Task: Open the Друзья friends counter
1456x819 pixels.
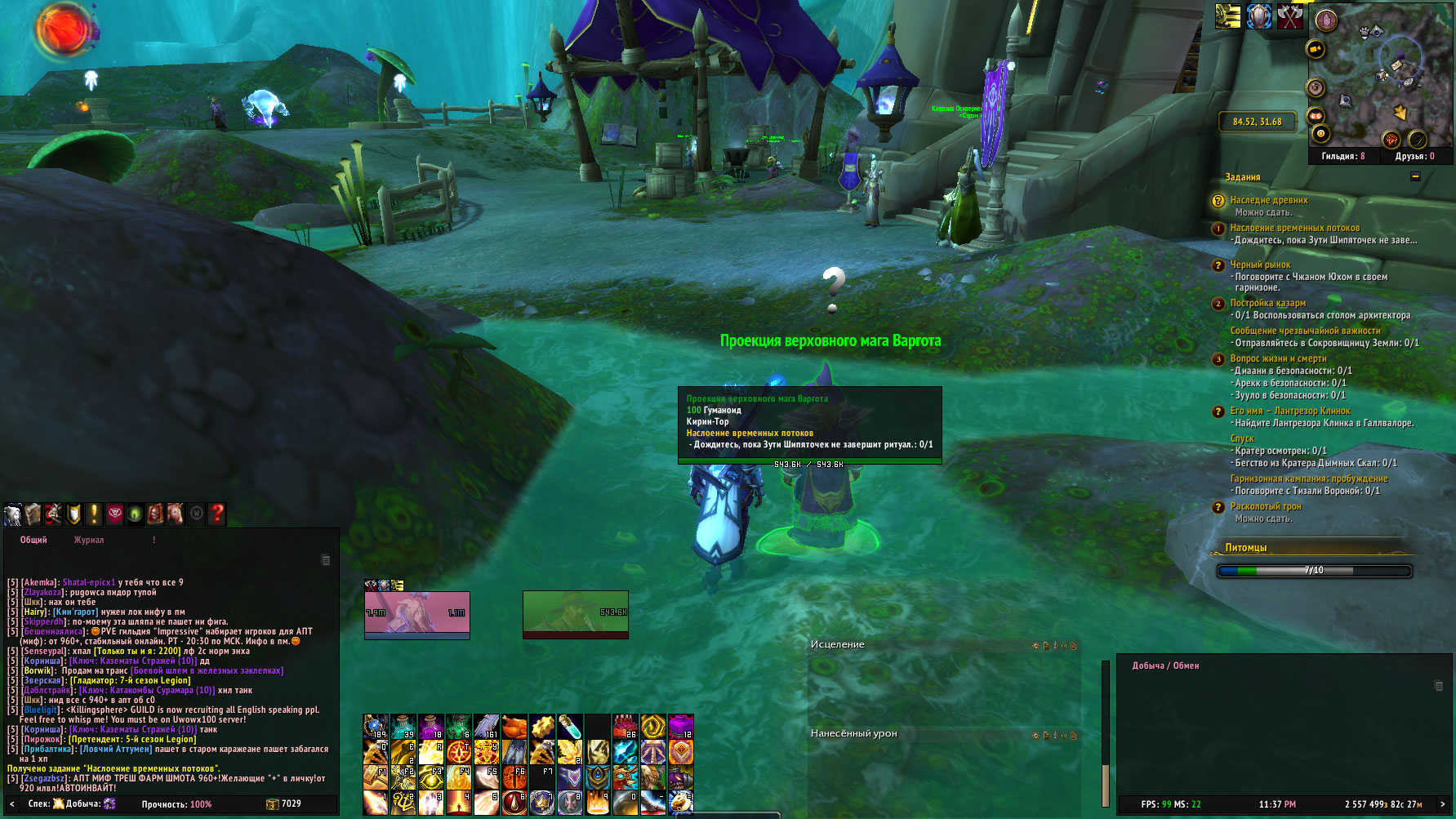Action: [x=1414, y=156]
